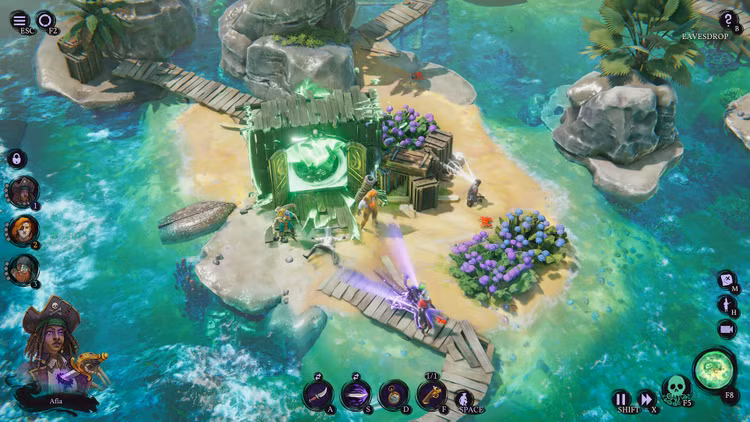Click the magnifying glass zoom icon
750x422 pixels.
[x=46, y=19]
